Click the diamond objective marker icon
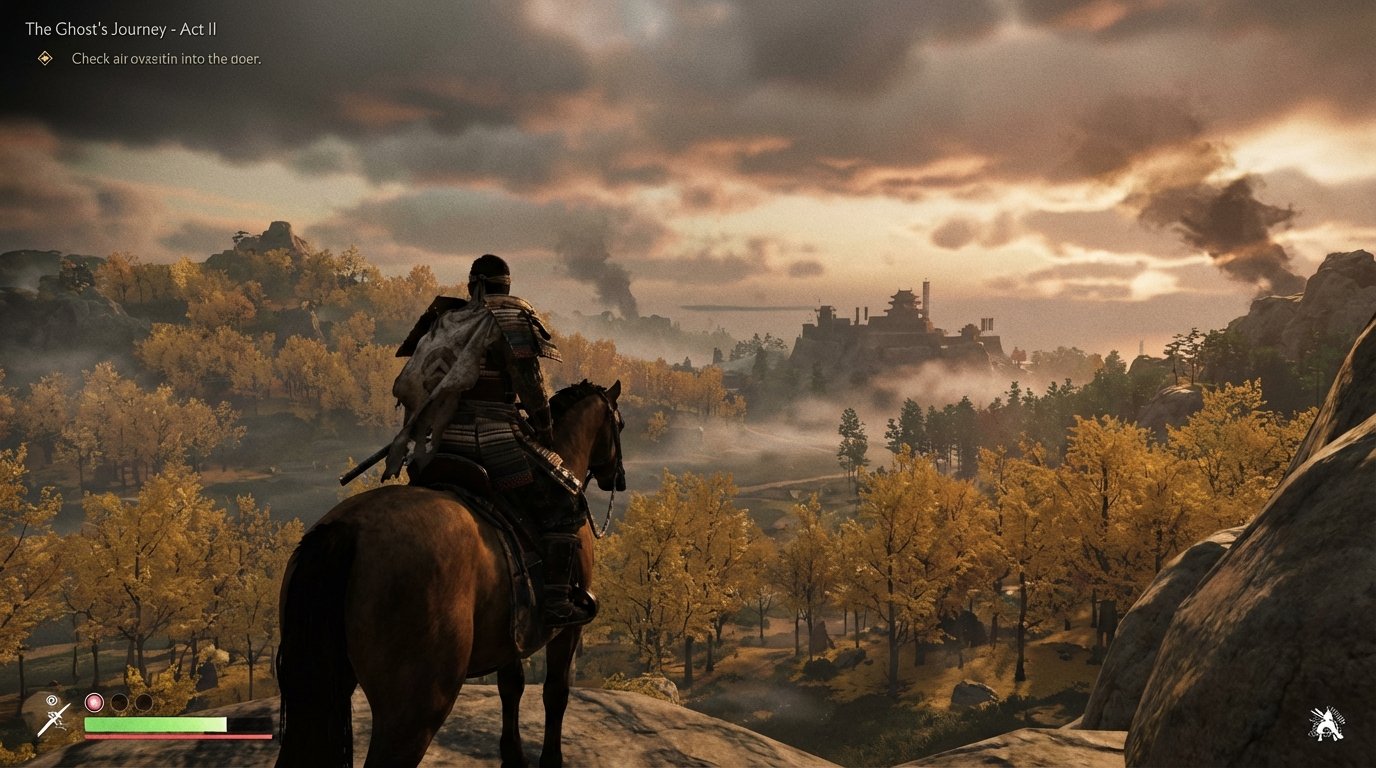This screenshot has width=1376, height=768. click(44, 60)
